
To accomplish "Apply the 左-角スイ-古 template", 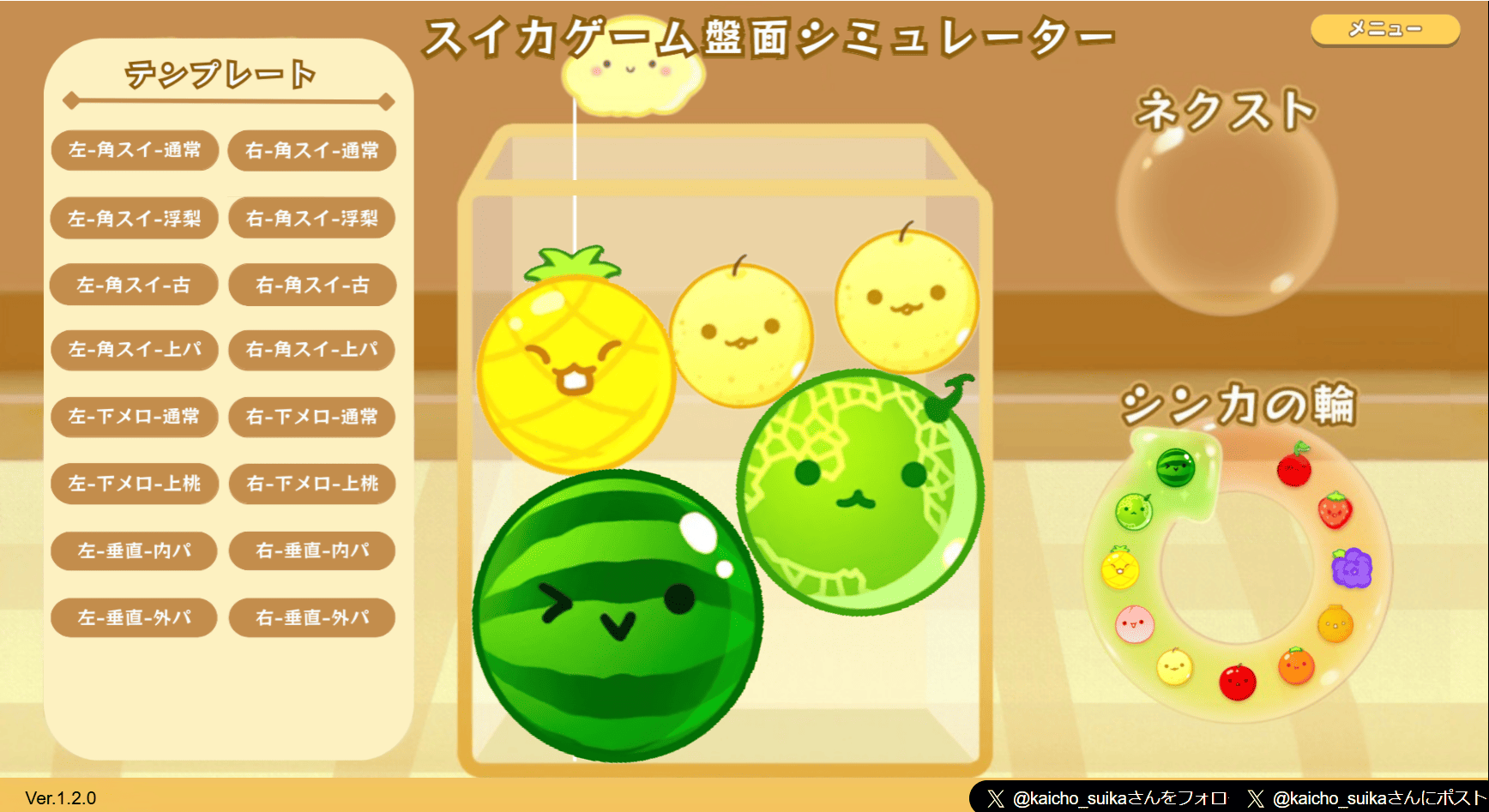I will (134, 285).
